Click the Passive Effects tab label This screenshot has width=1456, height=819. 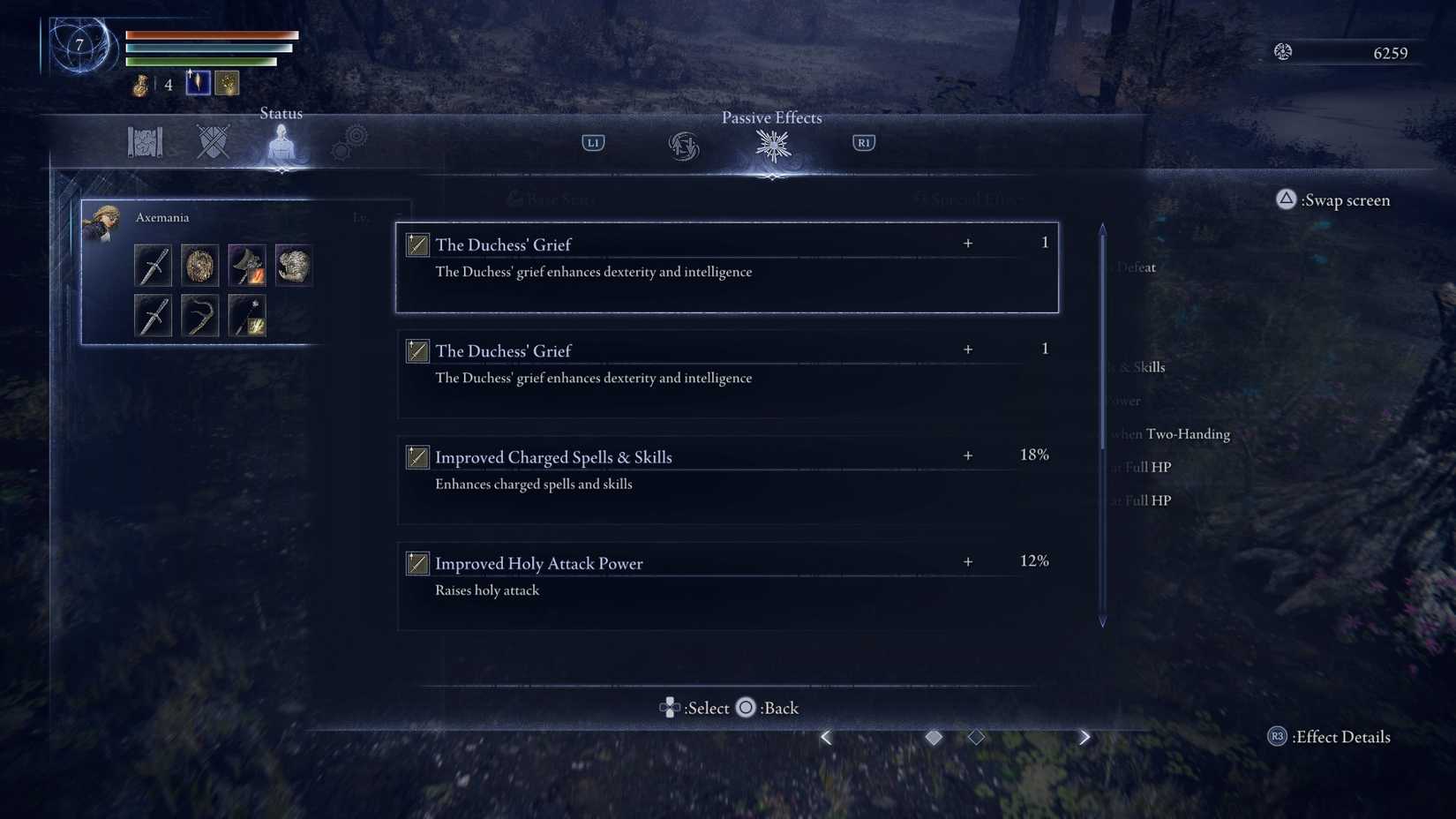click(x=771, y=117)
